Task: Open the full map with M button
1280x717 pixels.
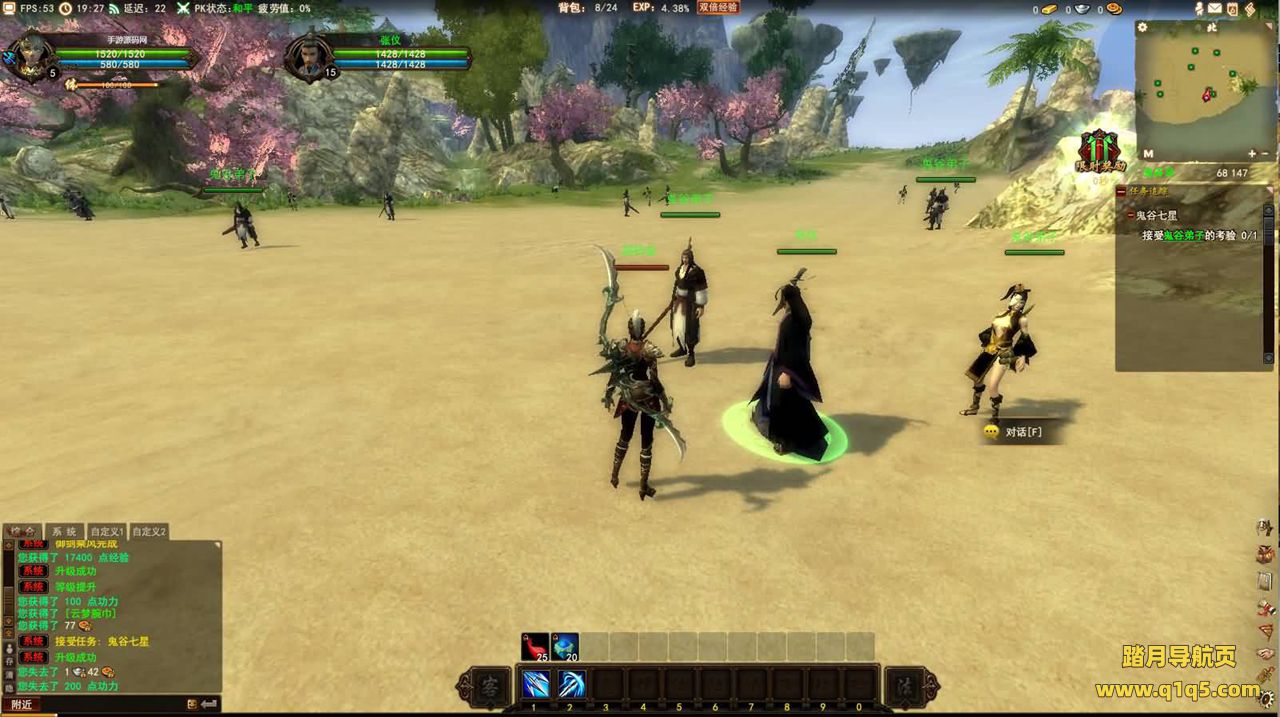Action: [1147, 154]
